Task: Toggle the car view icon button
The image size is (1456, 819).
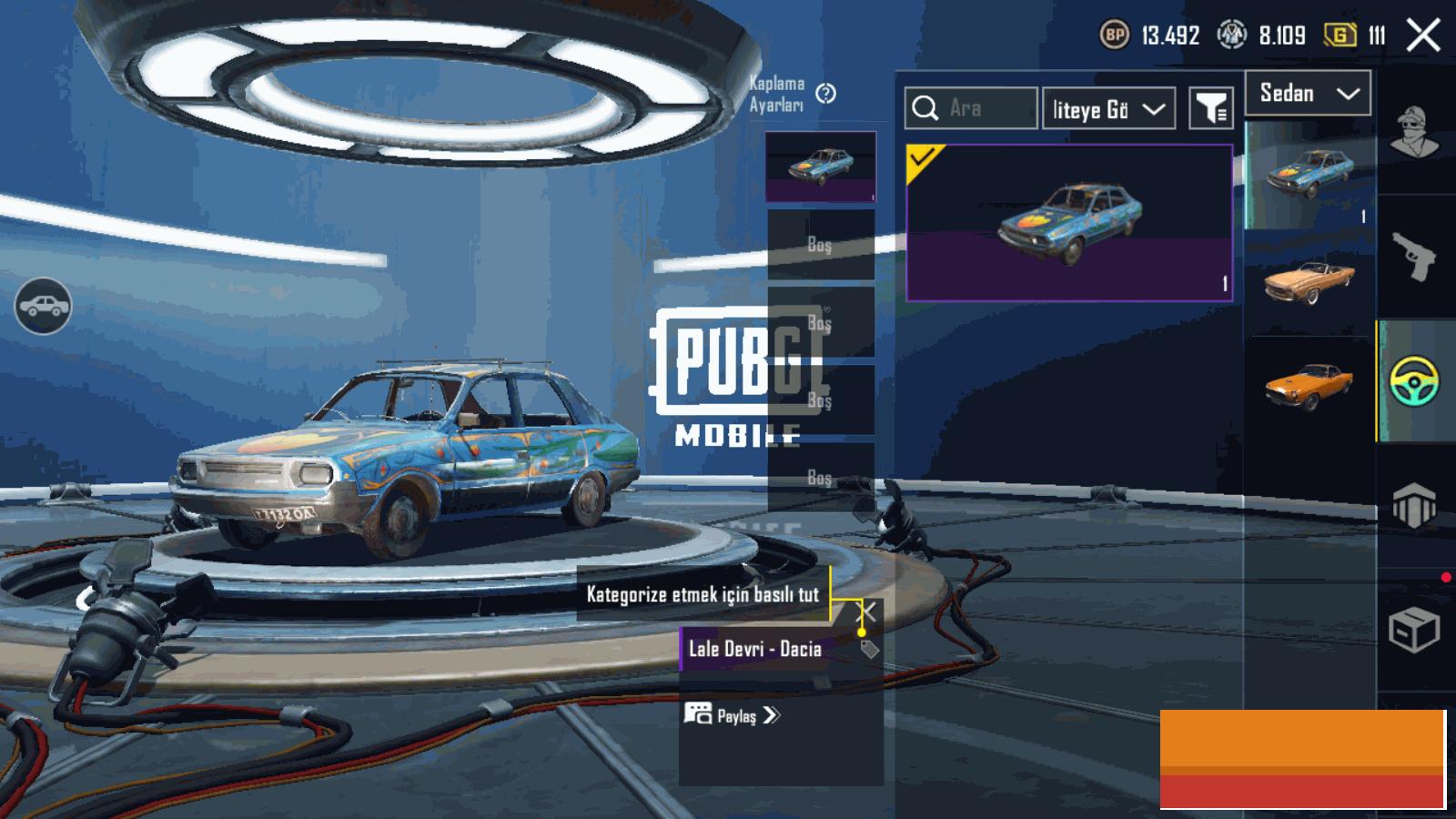Action: point(43,307)
